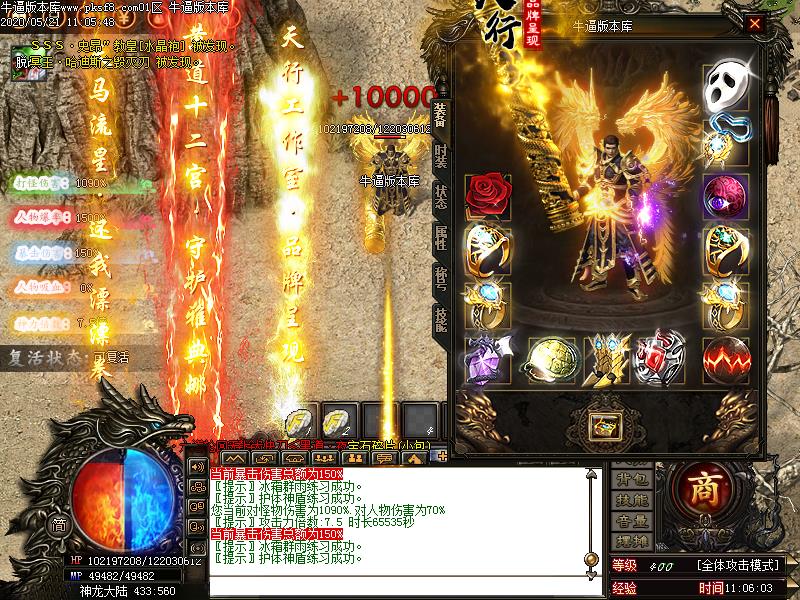This screenshot has height=600, width=800.
Task: Switch to the 时装 tab
Action: click(x=441, y=156)
